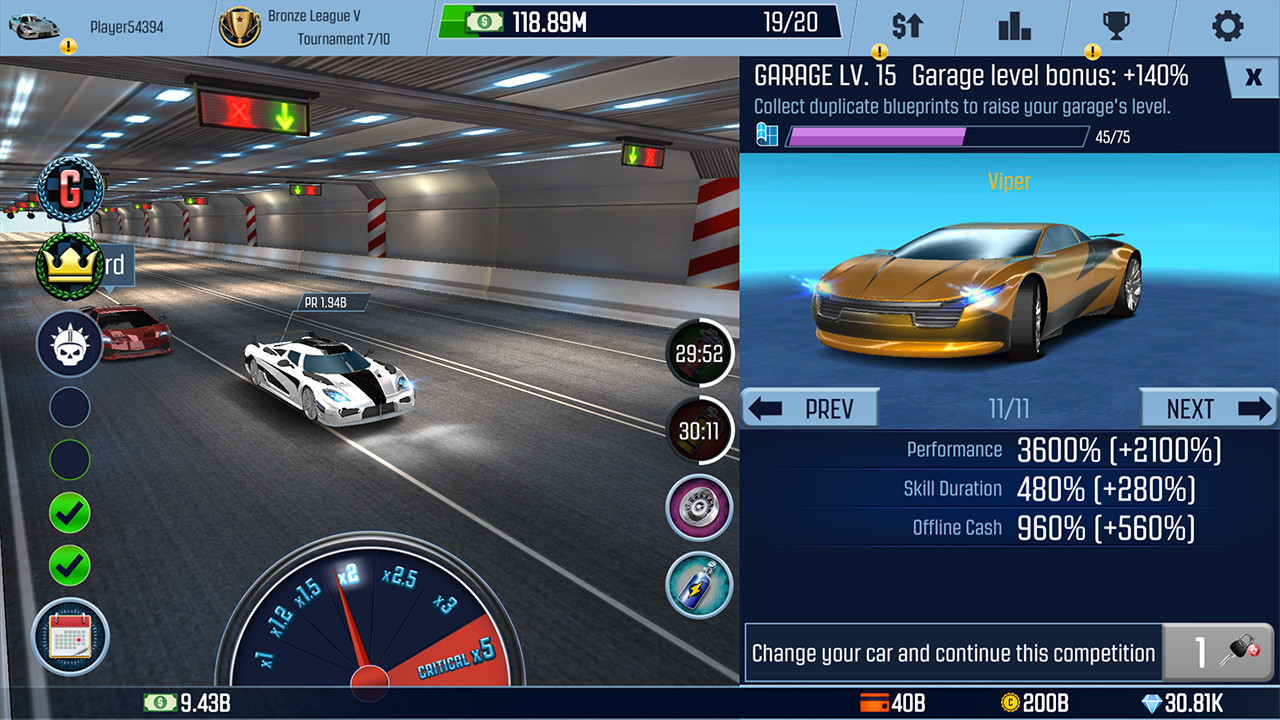The height and width of the screenshot is (720, 1280).
Task: Toggle the upper green checkmark circle
Action: (68, 512)
